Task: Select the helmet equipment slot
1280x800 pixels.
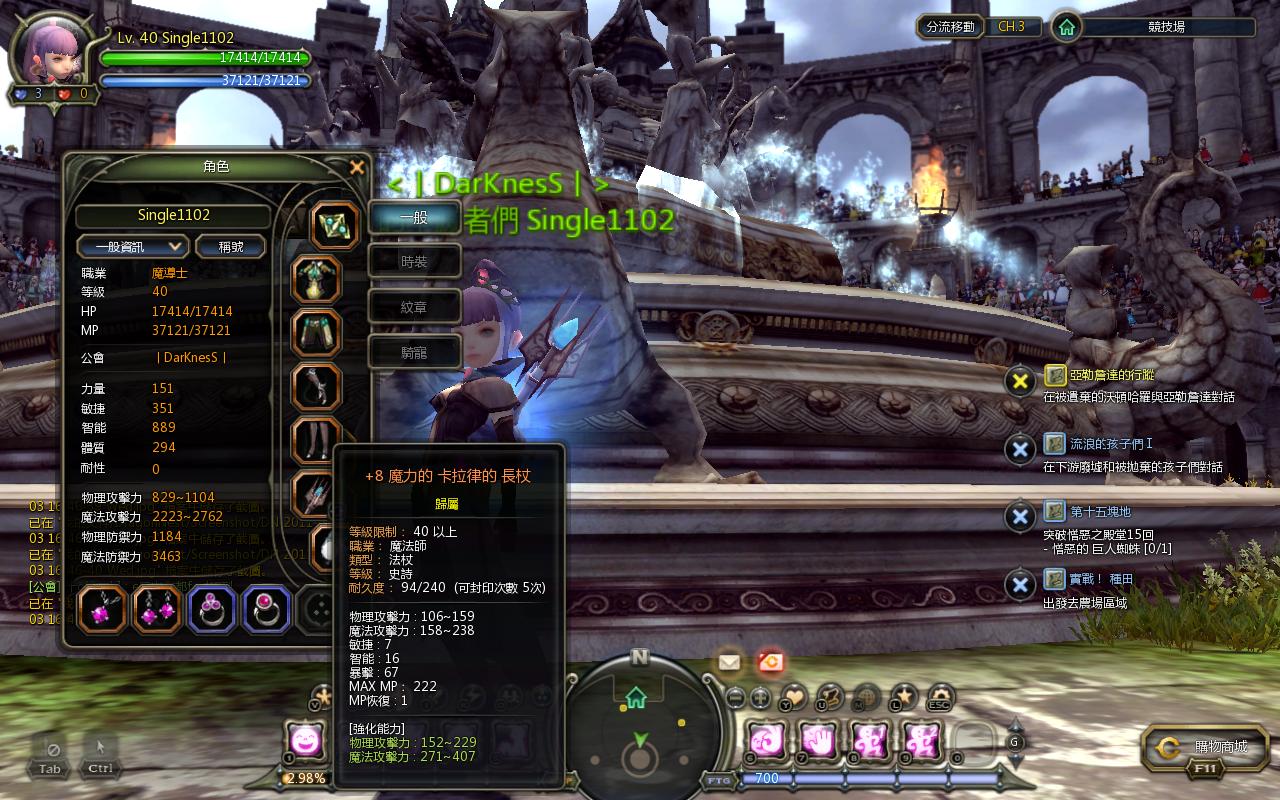Action: click(335, 226)
